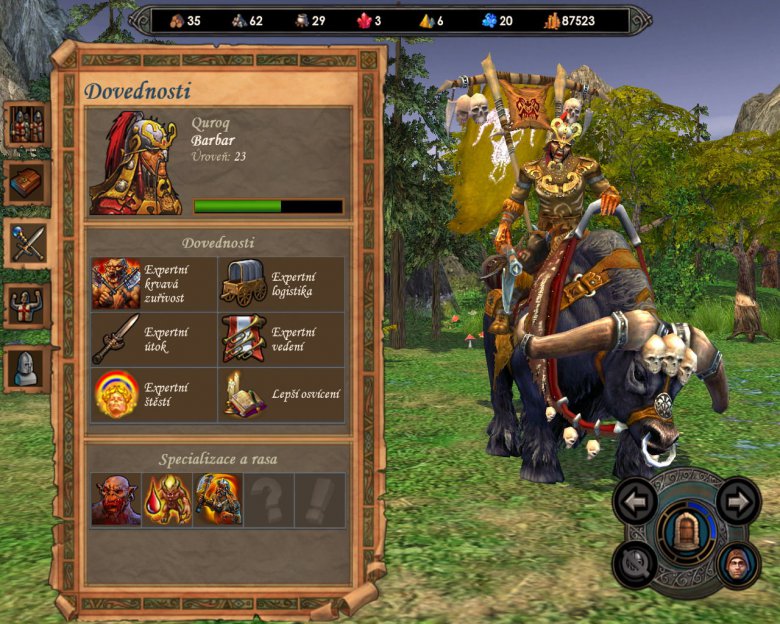Close the hero screen via door button

click(687, 531)
